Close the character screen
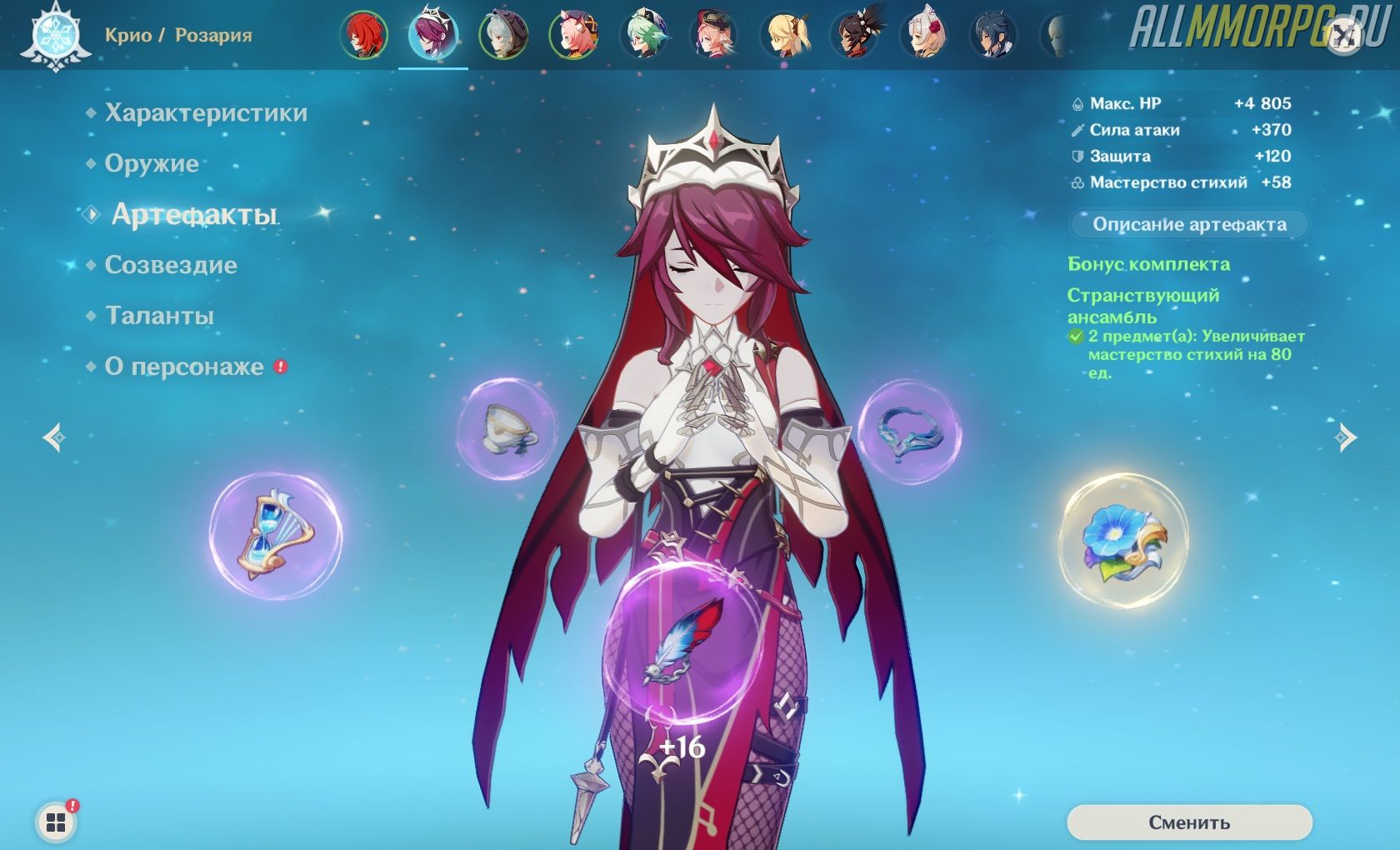Image resolution: width=1400 pixels, height=850 pixels. coord(1343,36)
